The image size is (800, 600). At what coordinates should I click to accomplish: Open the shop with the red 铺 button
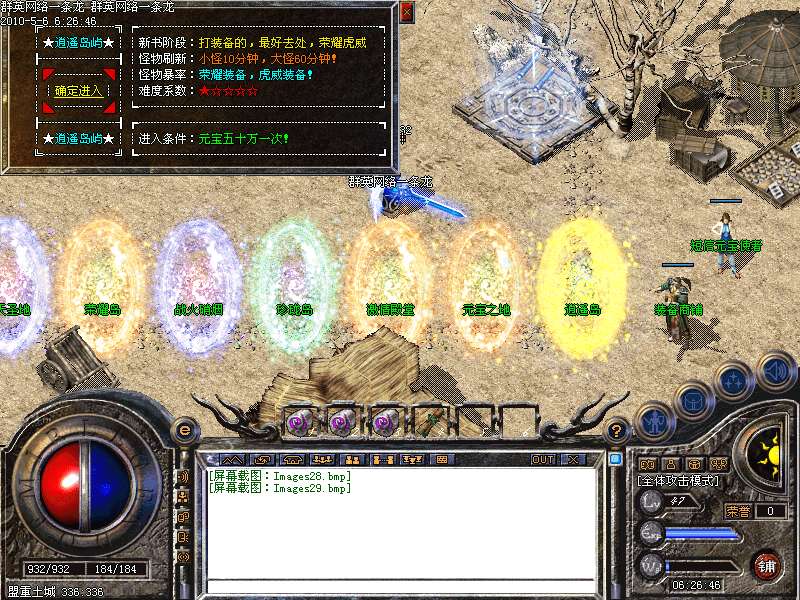[765, 566]
